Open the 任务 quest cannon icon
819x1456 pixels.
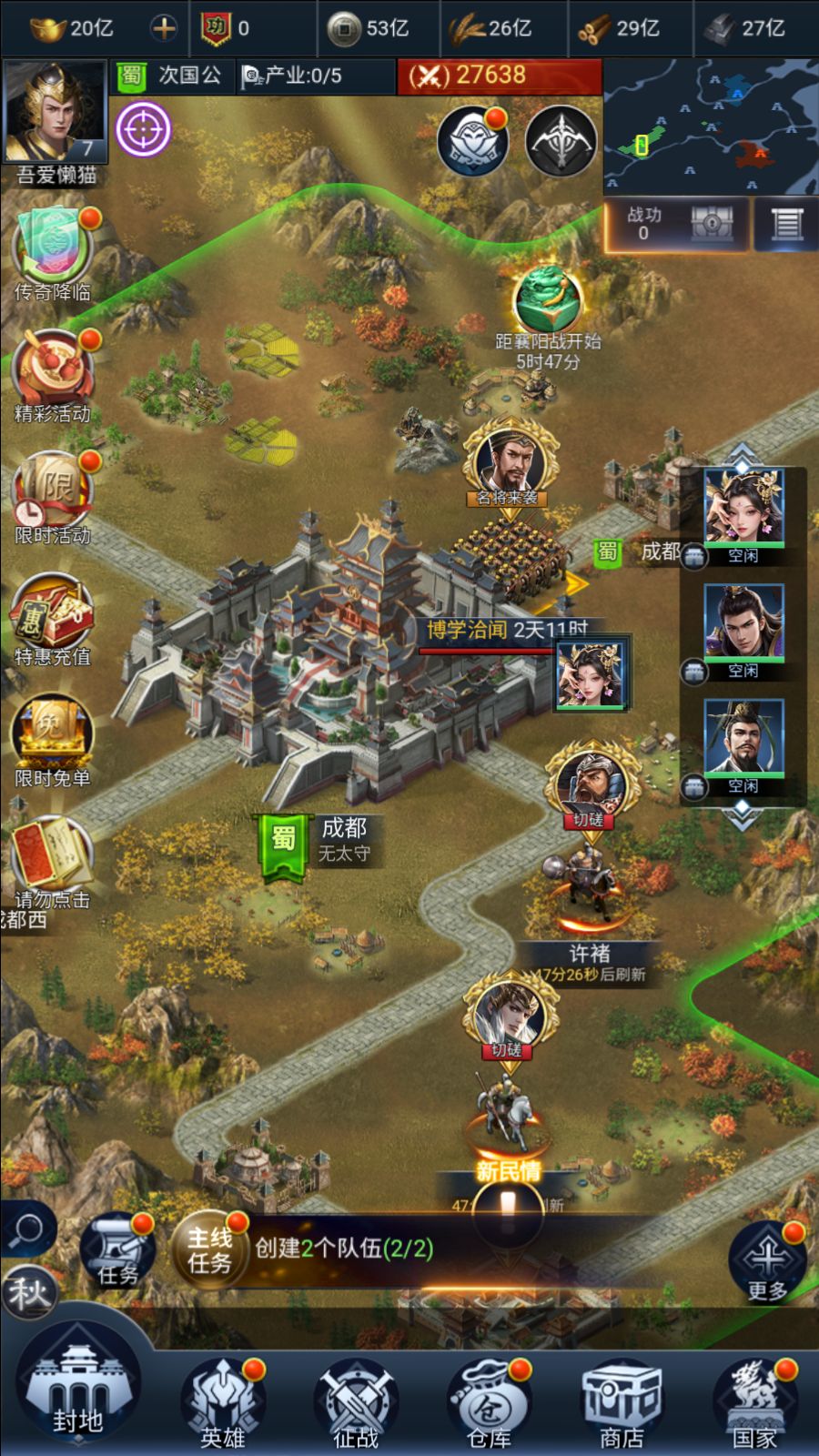pos(116,1250)
